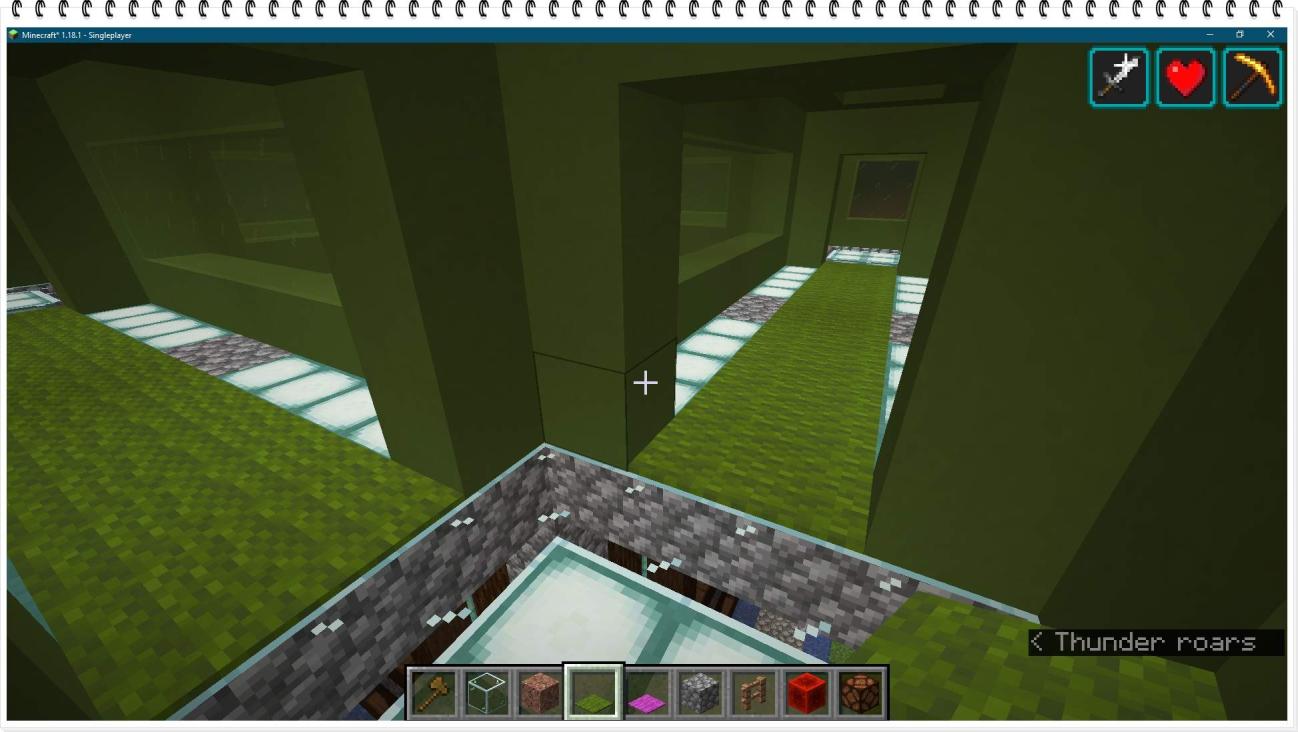Click the crosshair at screen center
This screenshot has width=1298, height=732.
tap(646, 382)
